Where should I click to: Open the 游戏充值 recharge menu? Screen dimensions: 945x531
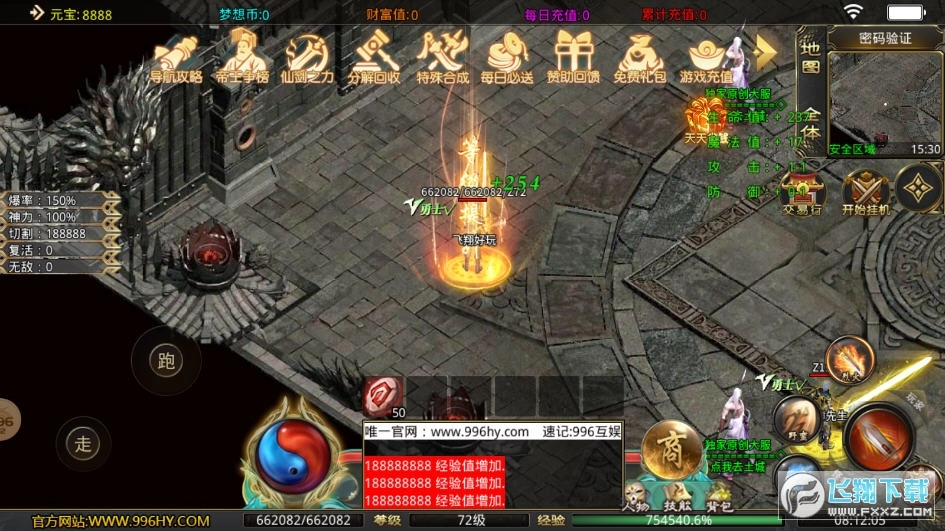tap(706, 58)
